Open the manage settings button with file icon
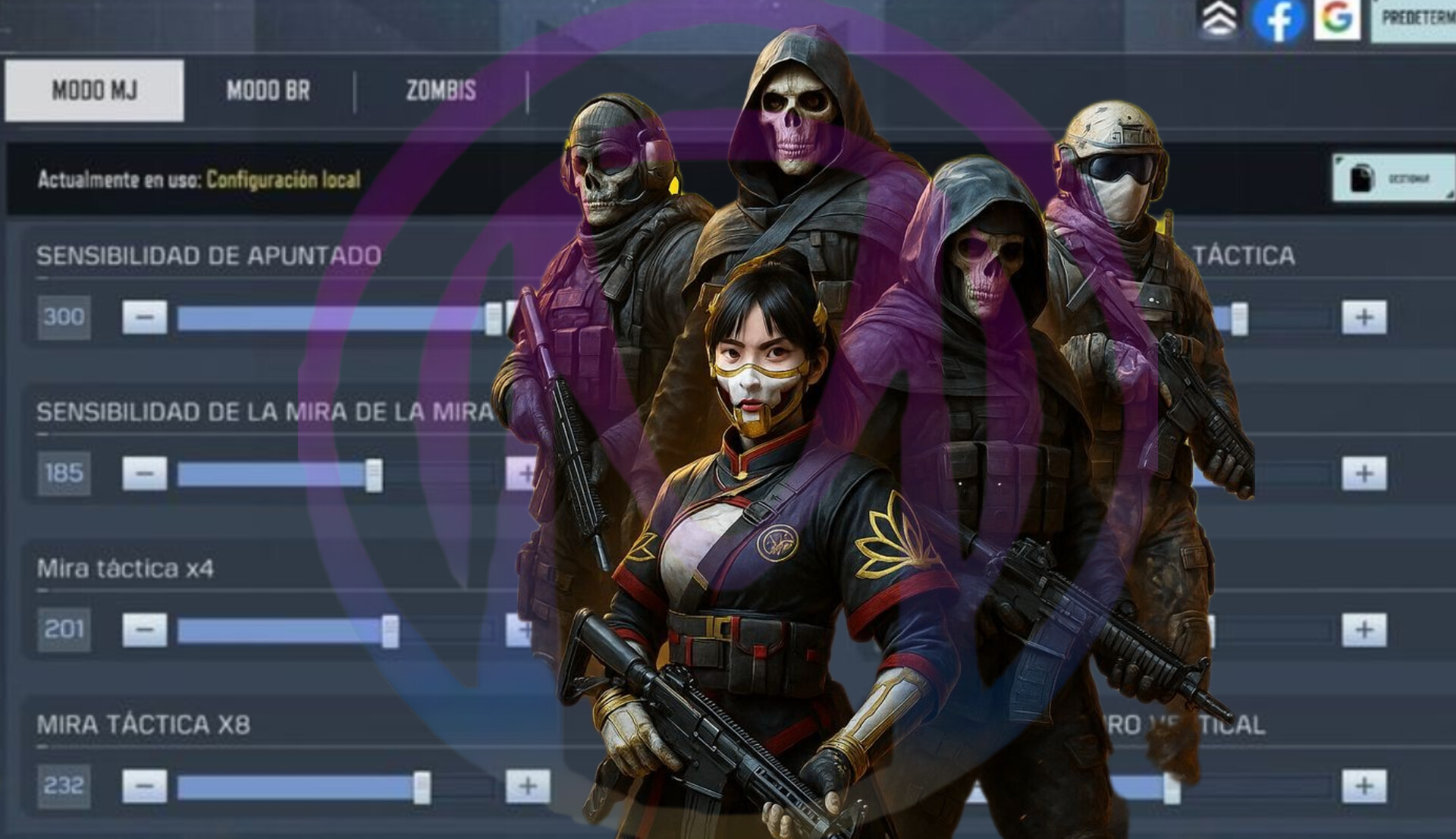Screen dimensions: 1456x839 [1393, 178]
